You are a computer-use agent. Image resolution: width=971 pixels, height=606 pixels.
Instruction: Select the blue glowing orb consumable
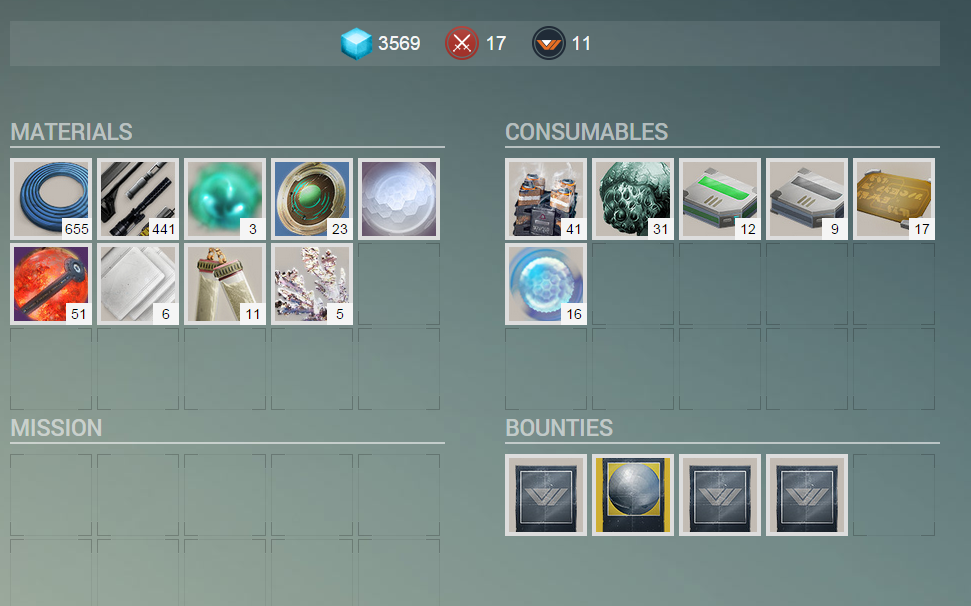coord(546,285)
